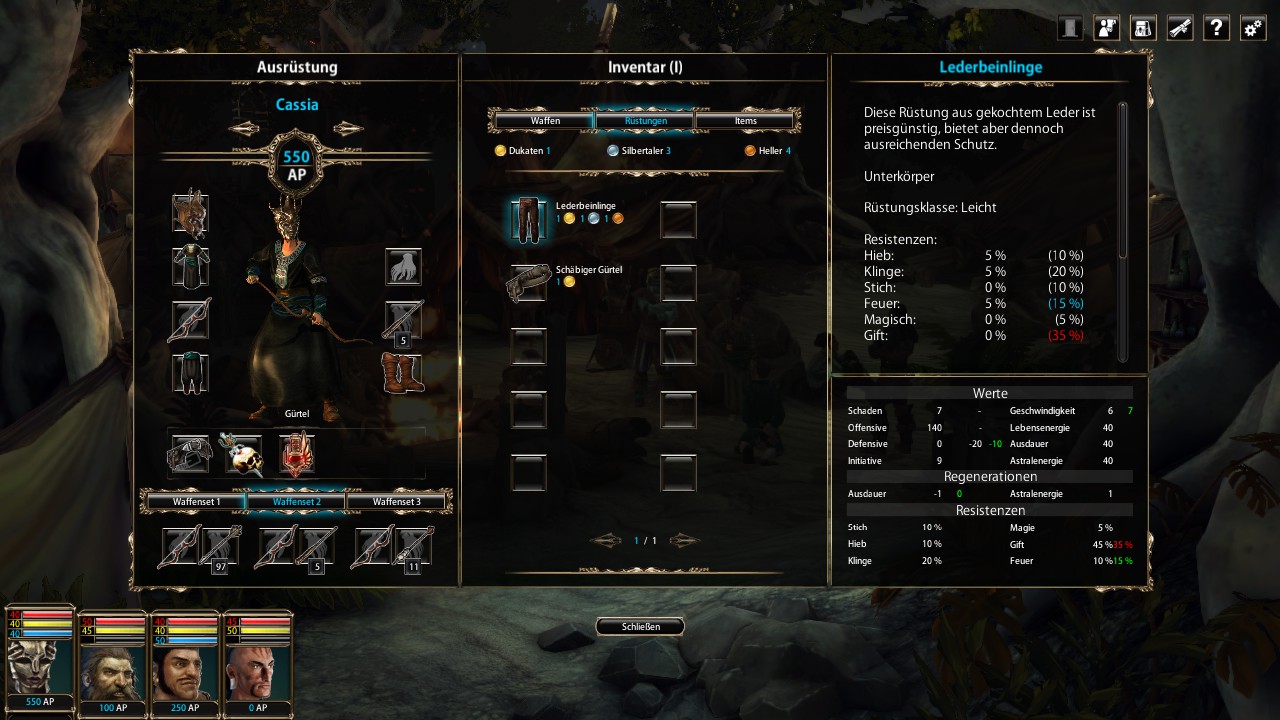Open help with the question mark icon

point(1216,28)
